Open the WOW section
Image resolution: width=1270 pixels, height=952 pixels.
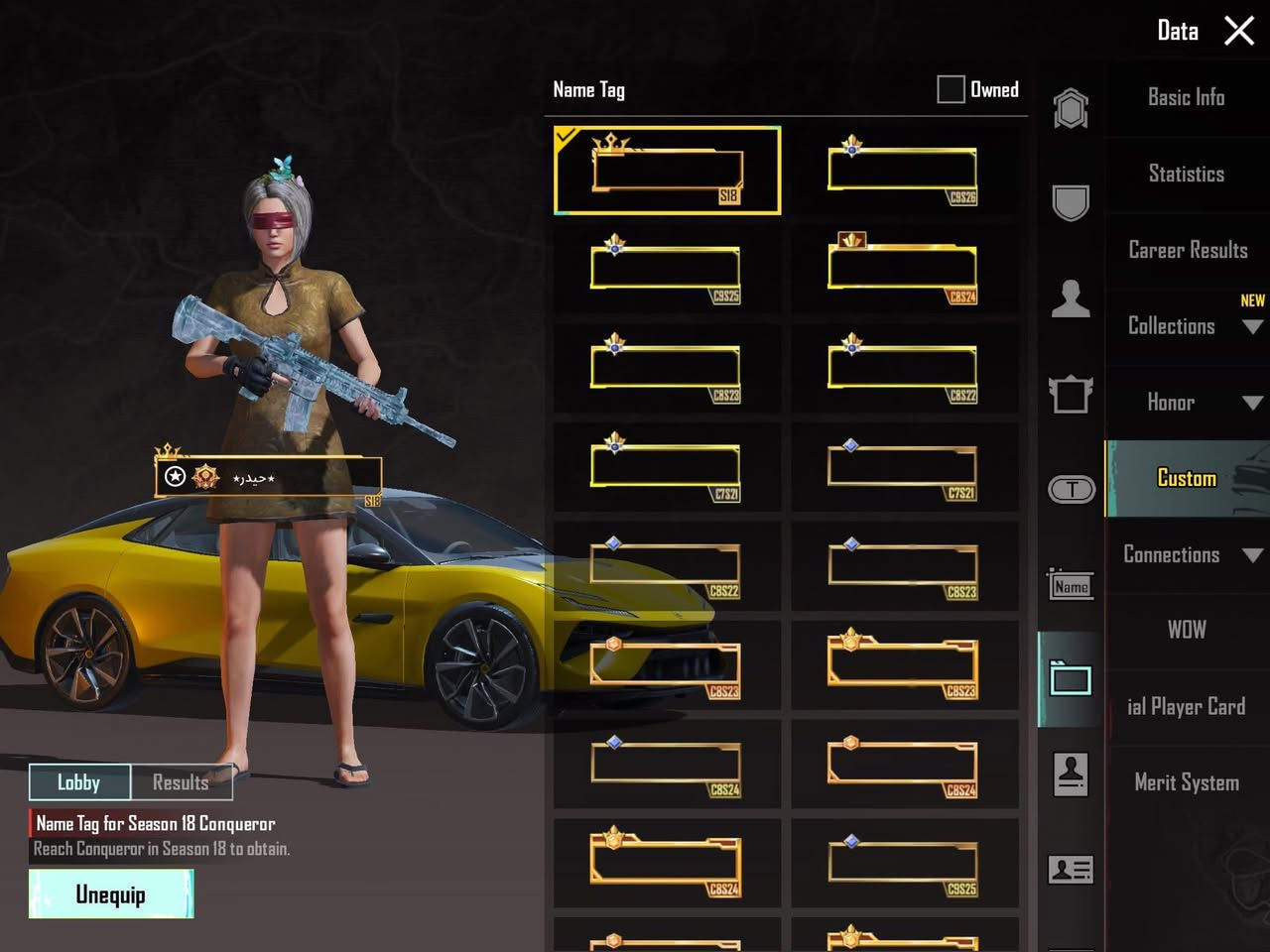(1187, 630)
